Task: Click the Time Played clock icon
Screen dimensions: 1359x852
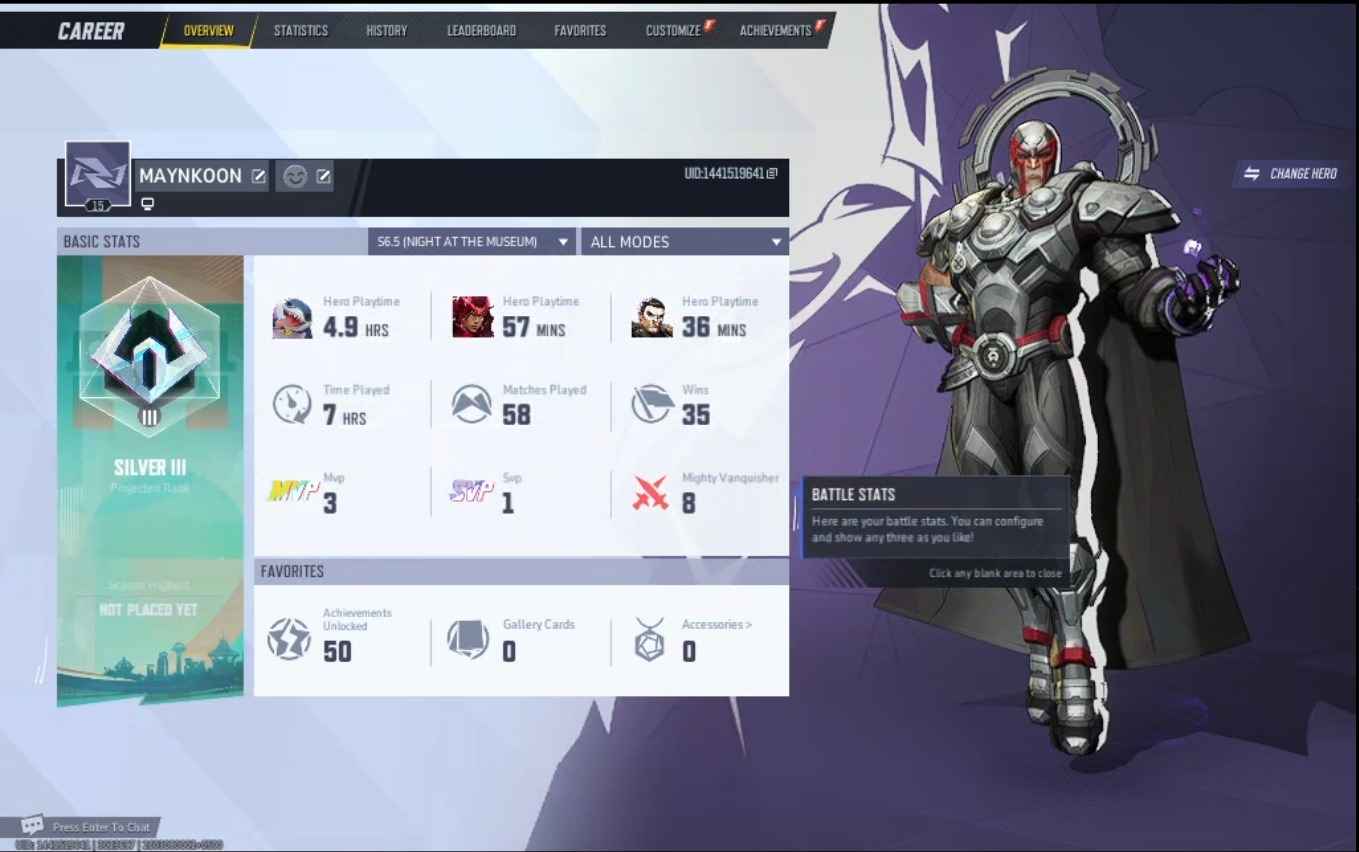Action: click(x=292, y=403)
